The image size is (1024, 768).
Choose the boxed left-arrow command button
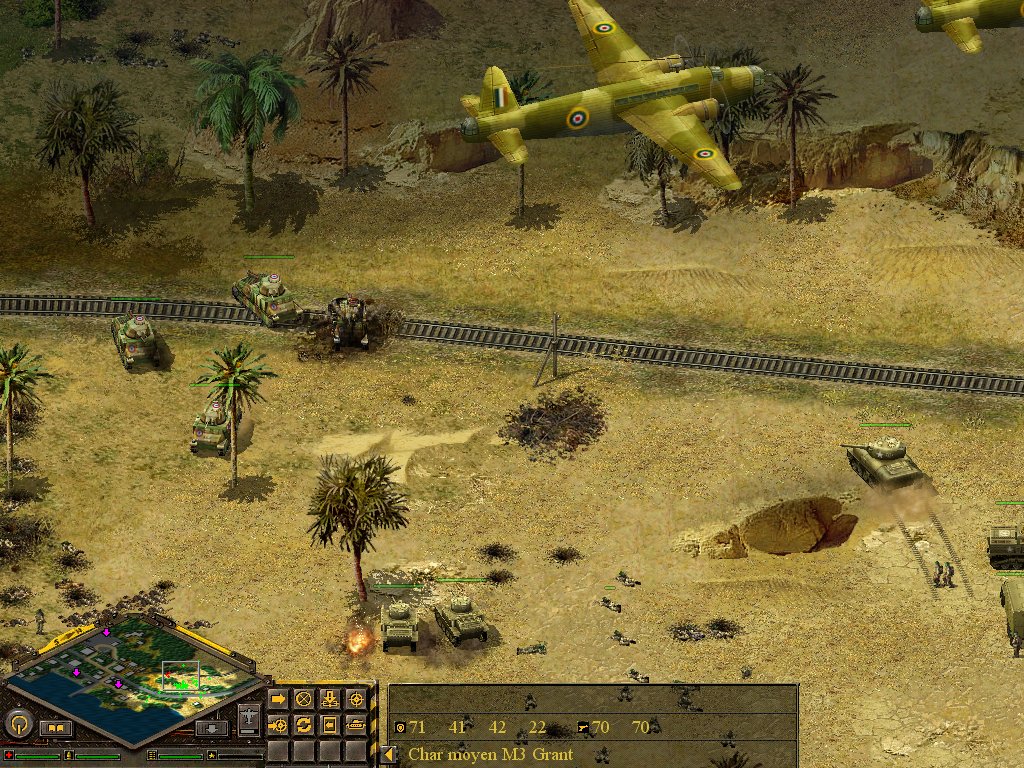329,724
